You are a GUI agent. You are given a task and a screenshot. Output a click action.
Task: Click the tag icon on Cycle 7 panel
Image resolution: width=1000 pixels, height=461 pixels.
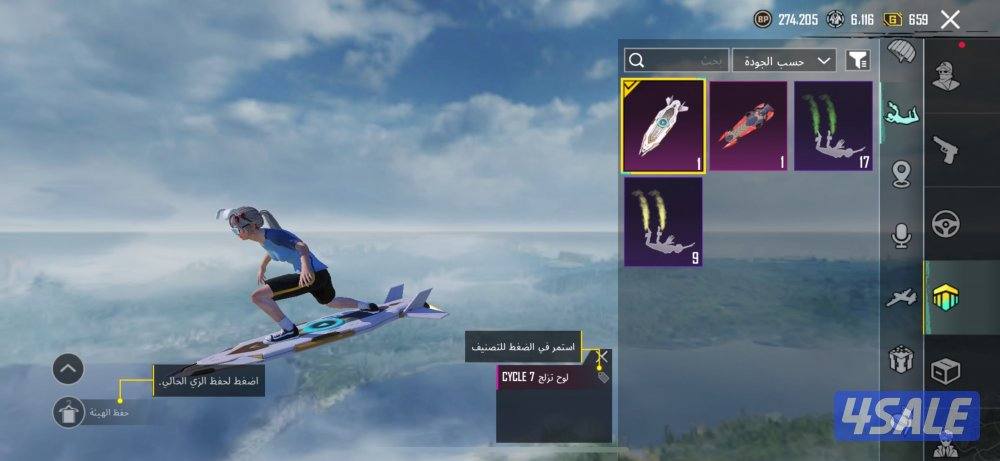tap(603, 377)
